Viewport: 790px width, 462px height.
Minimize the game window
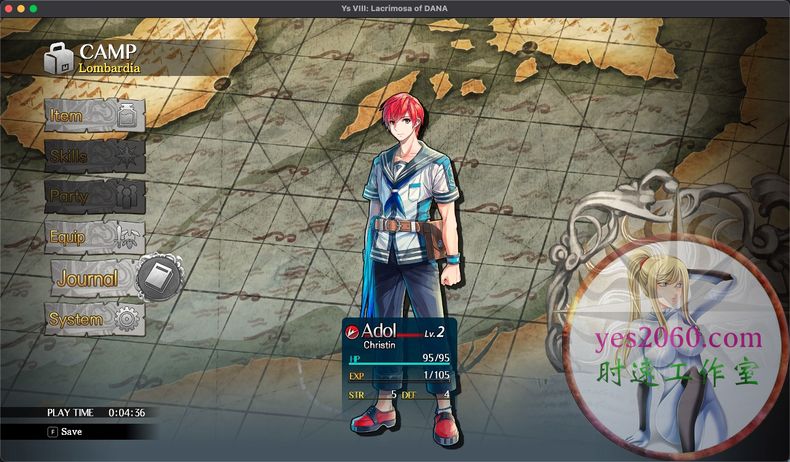click(20, 8)
